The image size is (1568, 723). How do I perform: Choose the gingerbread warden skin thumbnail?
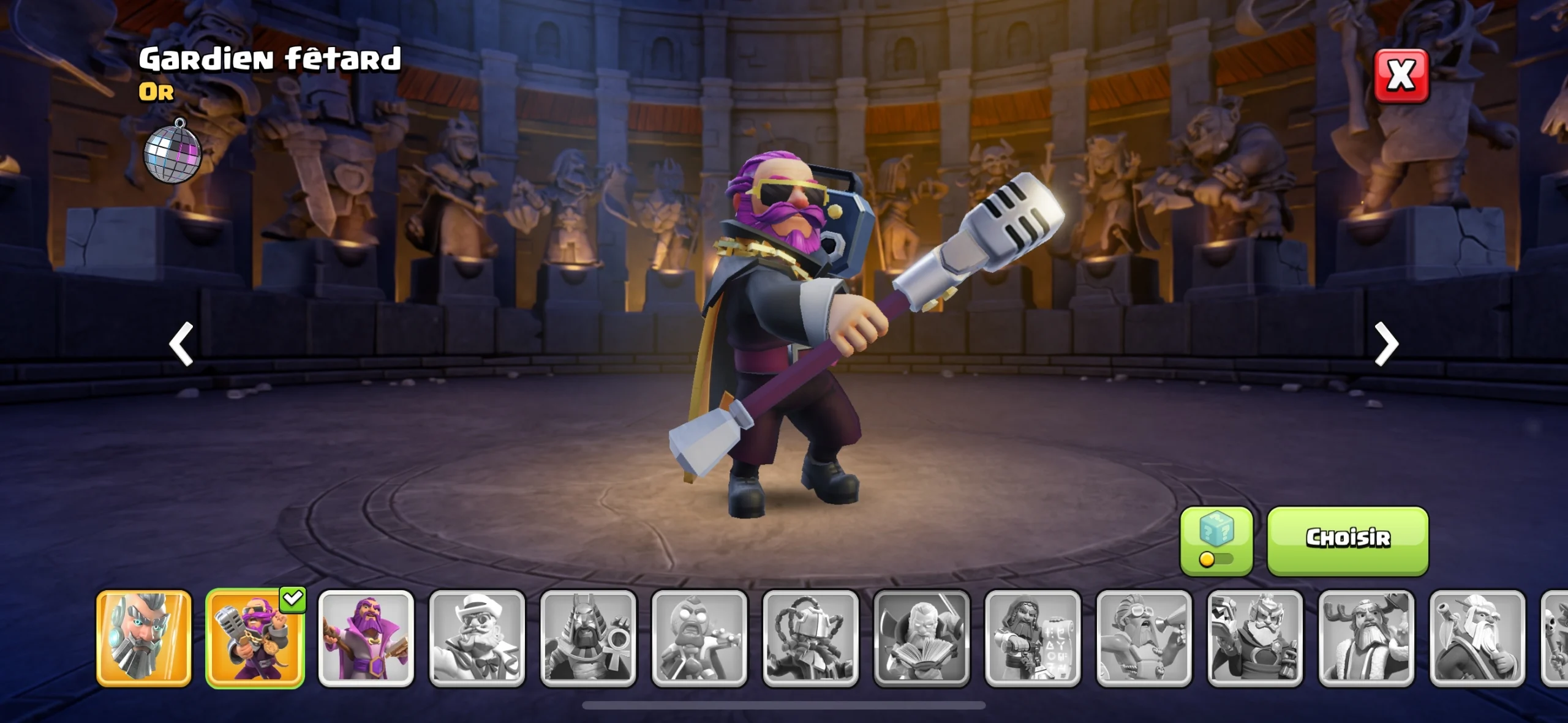click(x=699, y=637)
